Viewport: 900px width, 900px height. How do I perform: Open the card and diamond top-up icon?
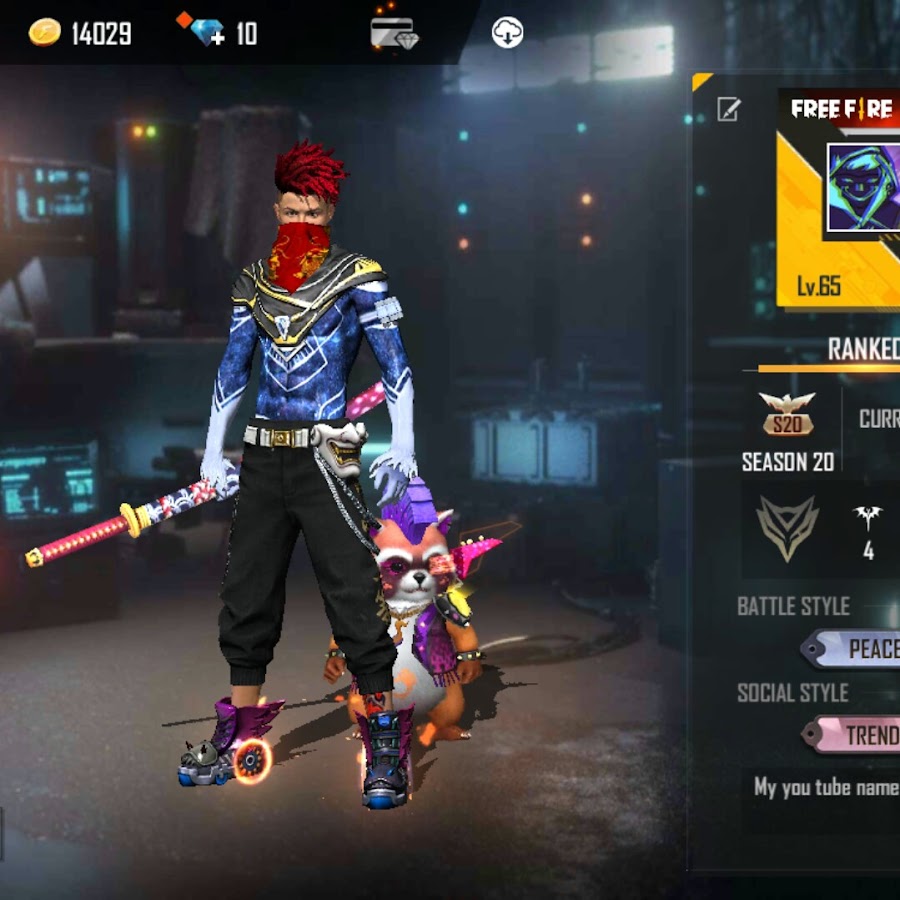coord(394,33)
